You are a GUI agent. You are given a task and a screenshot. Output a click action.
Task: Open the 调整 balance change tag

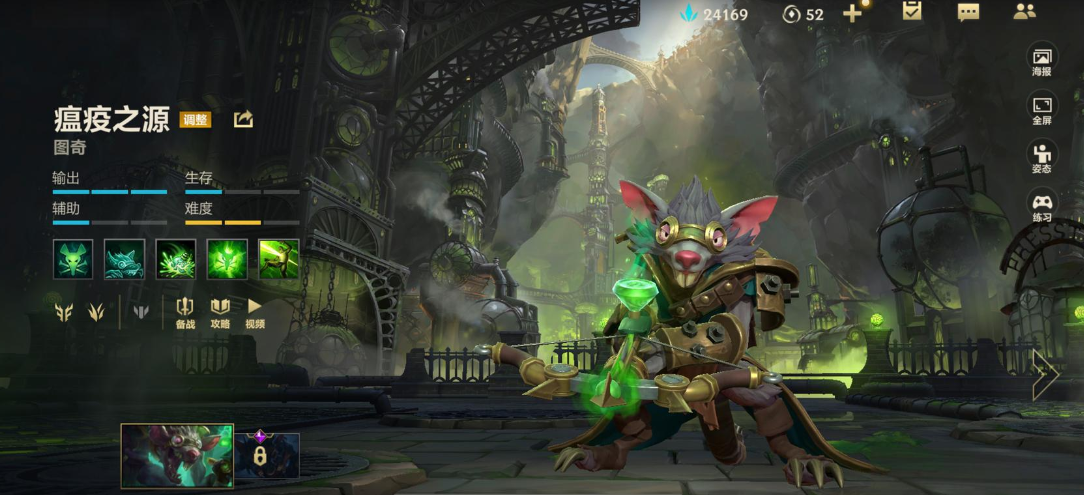tap(195, 120)
